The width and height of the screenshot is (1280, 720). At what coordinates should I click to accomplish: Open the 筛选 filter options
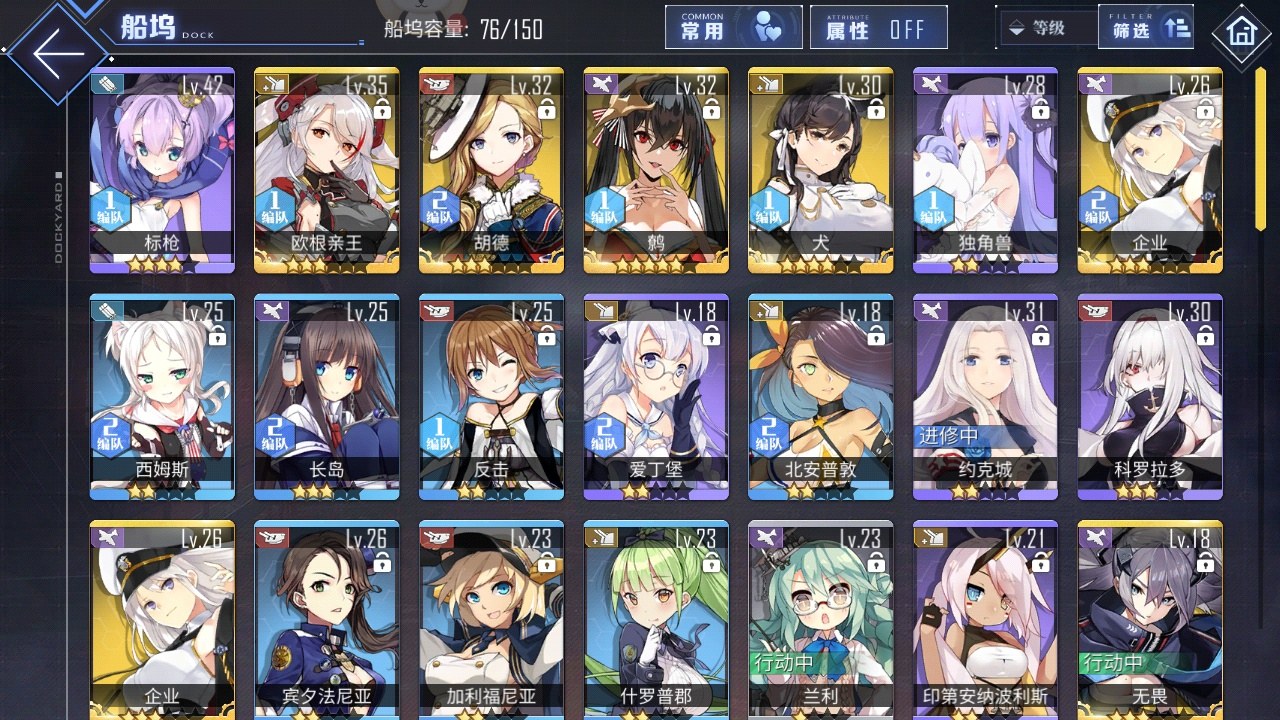click(1145, 28)
